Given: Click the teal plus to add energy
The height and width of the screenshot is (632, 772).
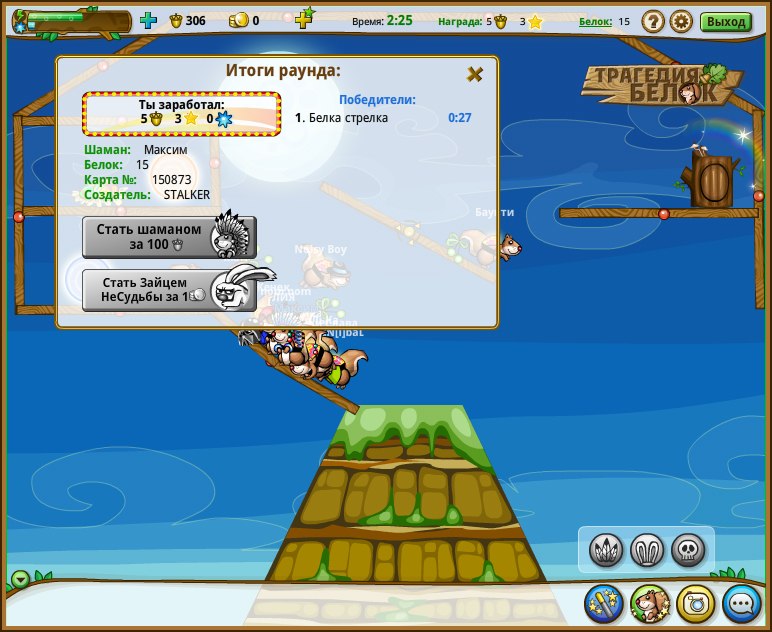Looking at the screenshot, I should click(x=148, y=20).
